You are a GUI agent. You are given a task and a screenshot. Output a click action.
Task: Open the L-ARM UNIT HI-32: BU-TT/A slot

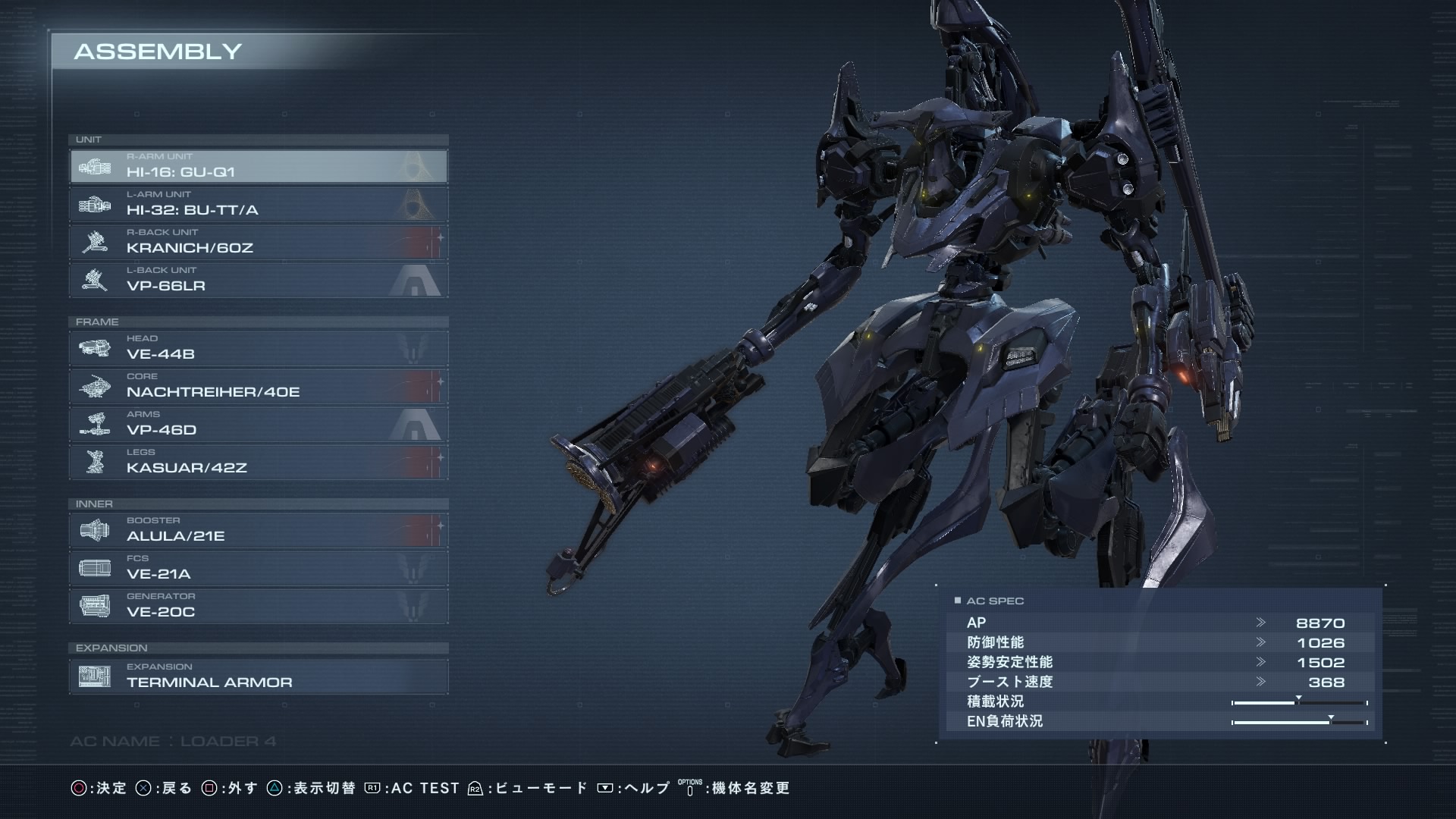tap(258, 204)
